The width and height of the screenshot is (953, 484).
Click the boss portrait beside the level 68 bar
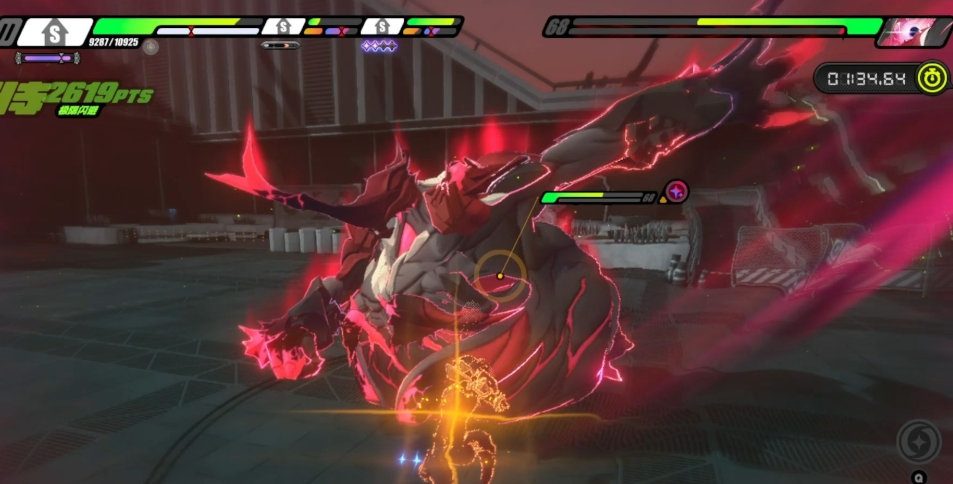(x=910, y=31)
